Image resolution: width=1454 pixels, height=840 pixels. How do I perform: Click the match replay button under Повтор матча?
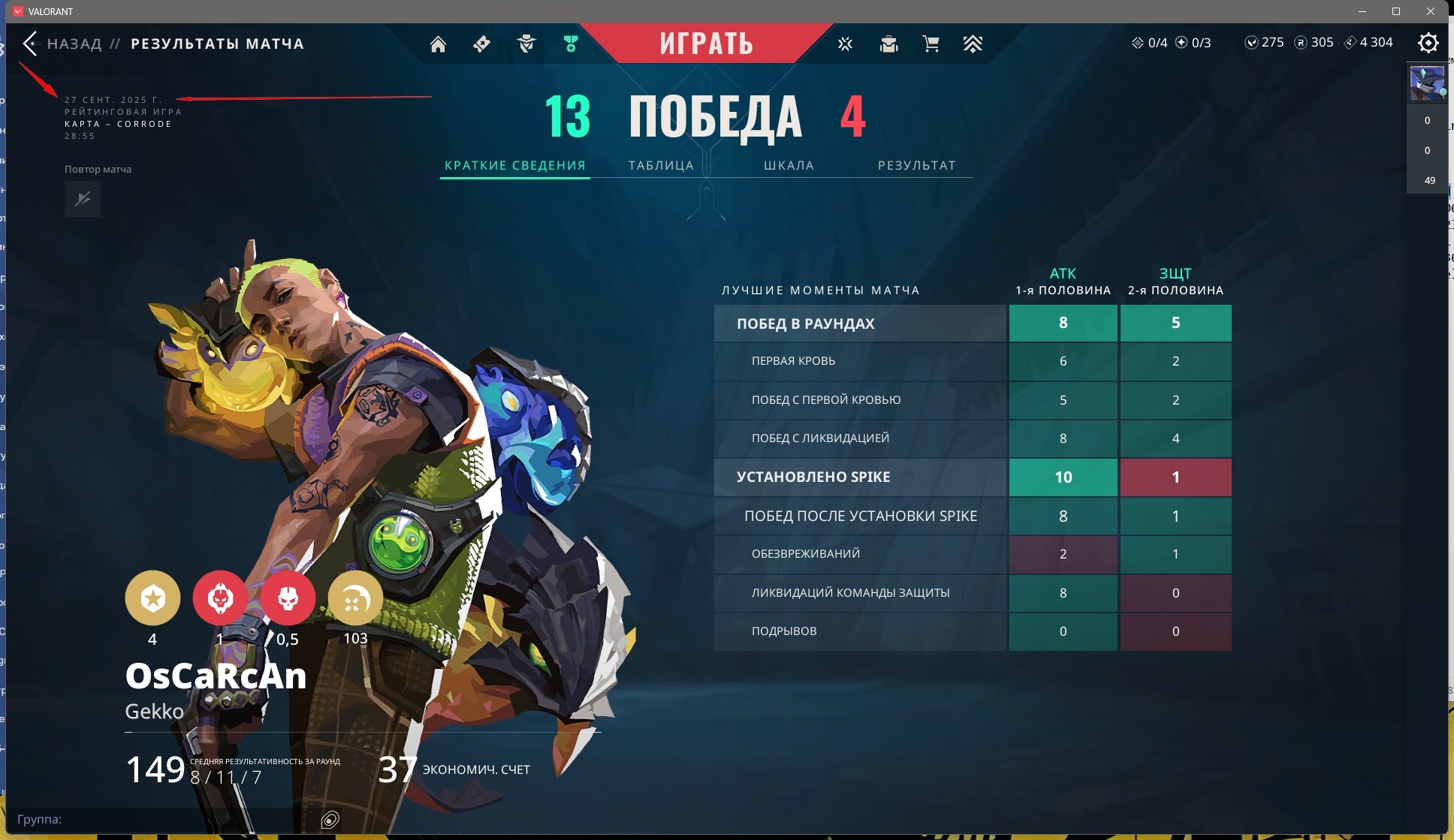[83, 199]
